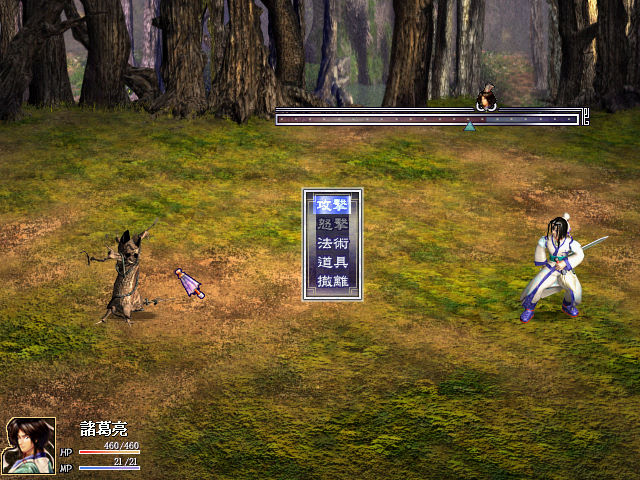
Task: Choose 撤離 (Retreat) to flee battle
Action: [x=332, y=281]
